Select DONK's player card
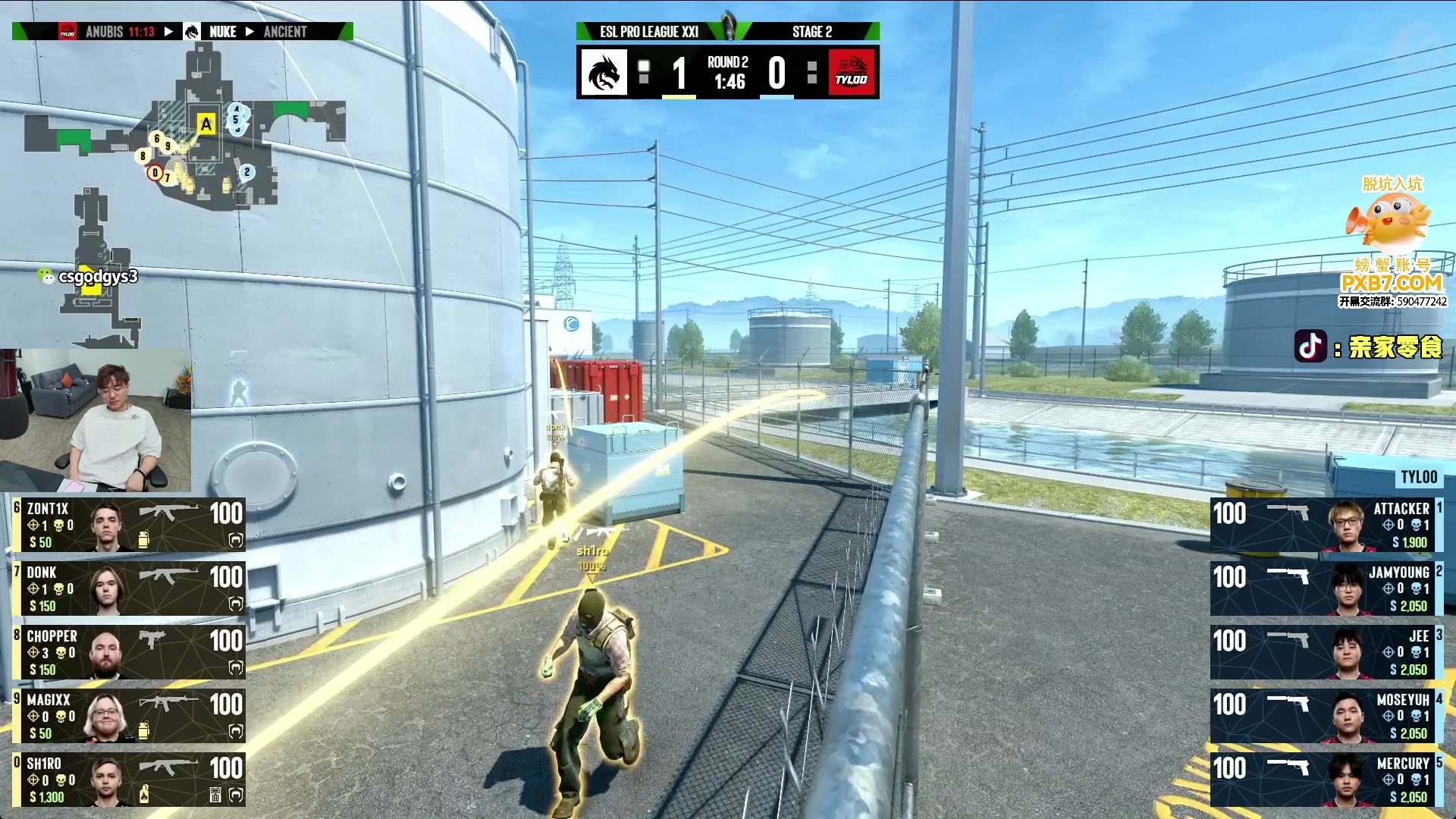 [x=129, y=588]
